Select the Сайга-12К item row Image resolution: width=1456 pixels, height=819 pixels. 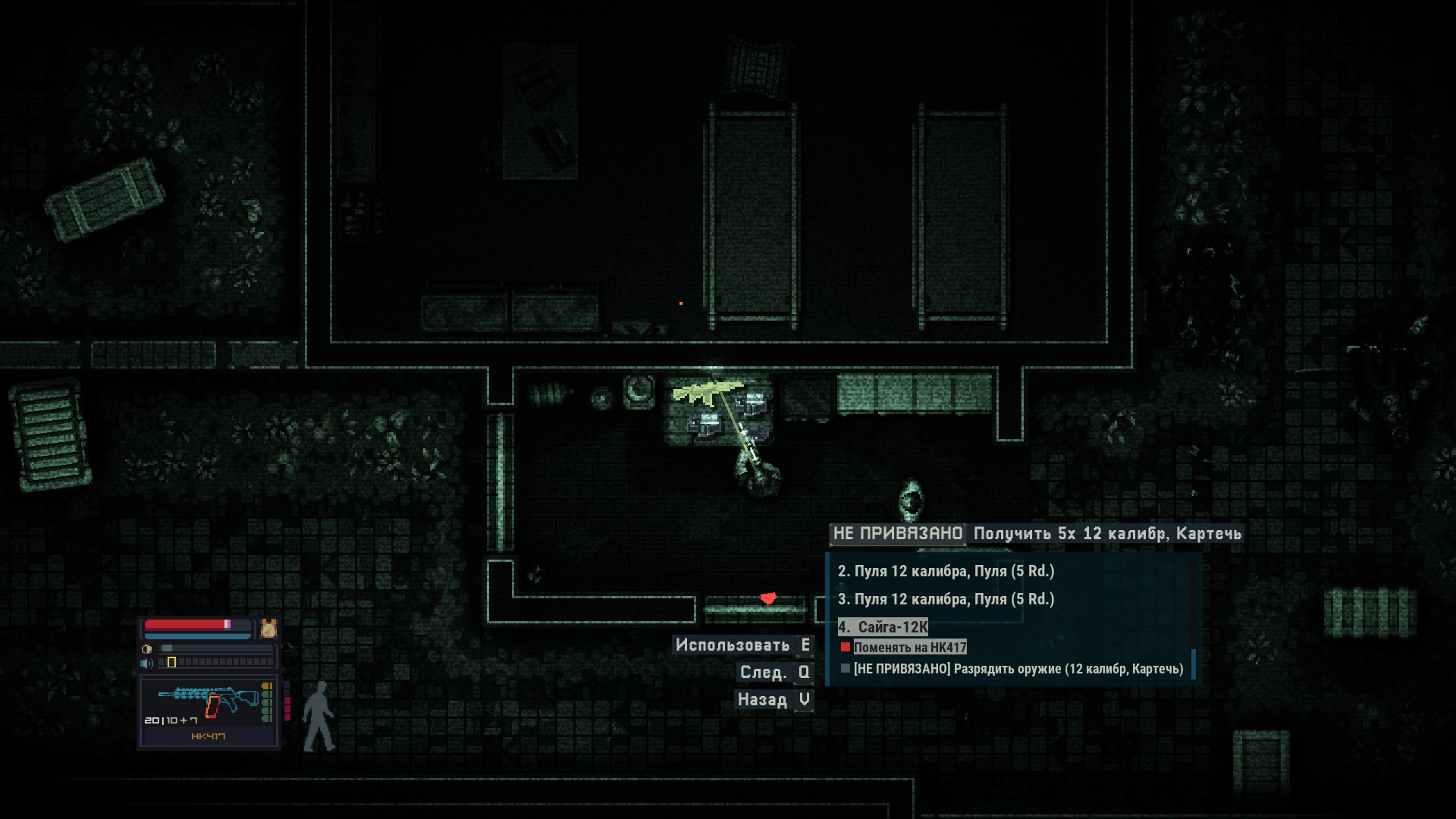coord(883,627)
